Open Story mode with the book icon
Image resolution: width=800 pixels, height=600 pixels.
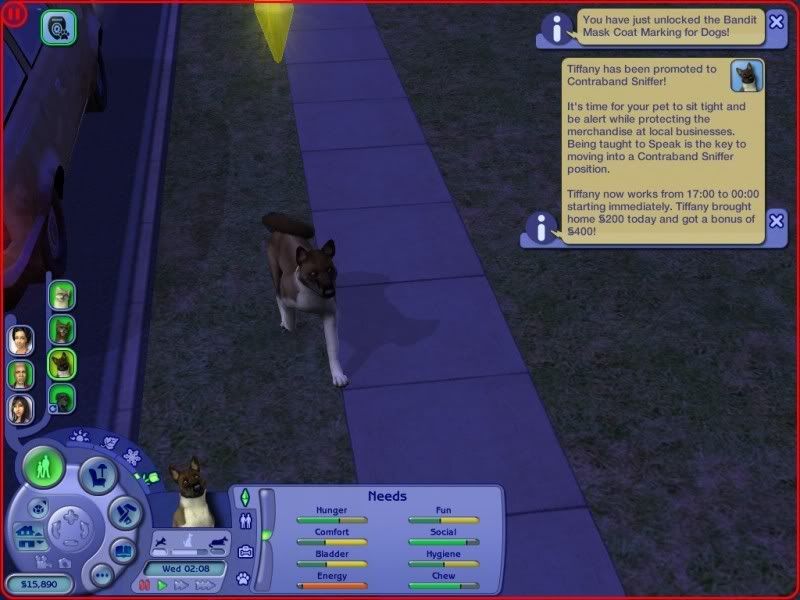[123, 550]
